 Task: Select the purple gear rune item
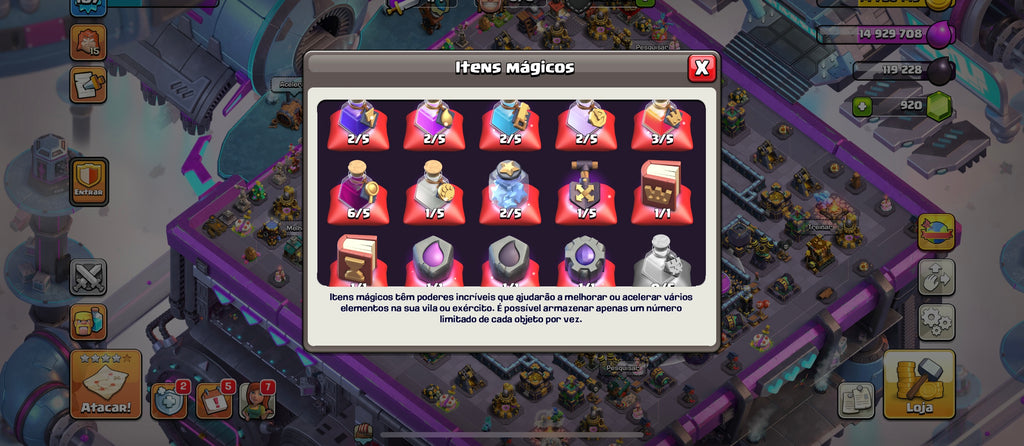[x=586, y=260]
